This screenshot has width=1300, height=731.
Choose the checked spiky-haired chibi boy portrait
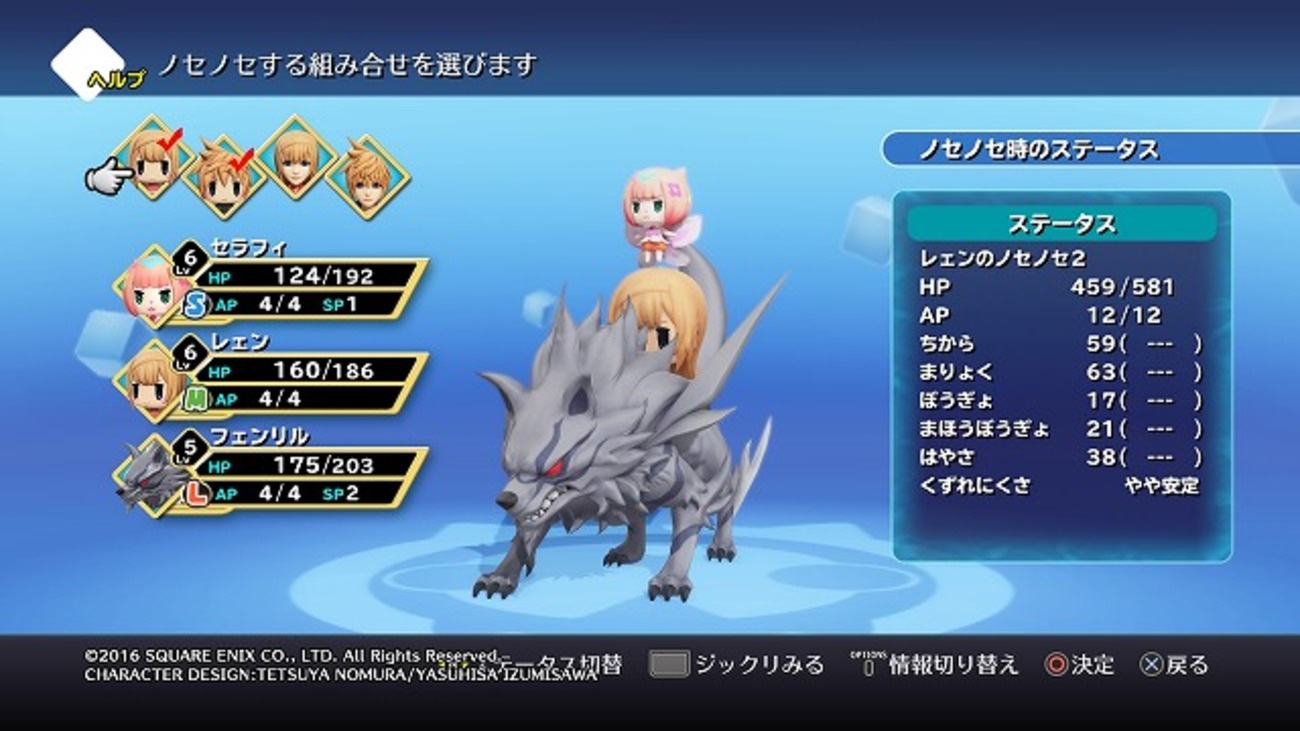(225, 176)
